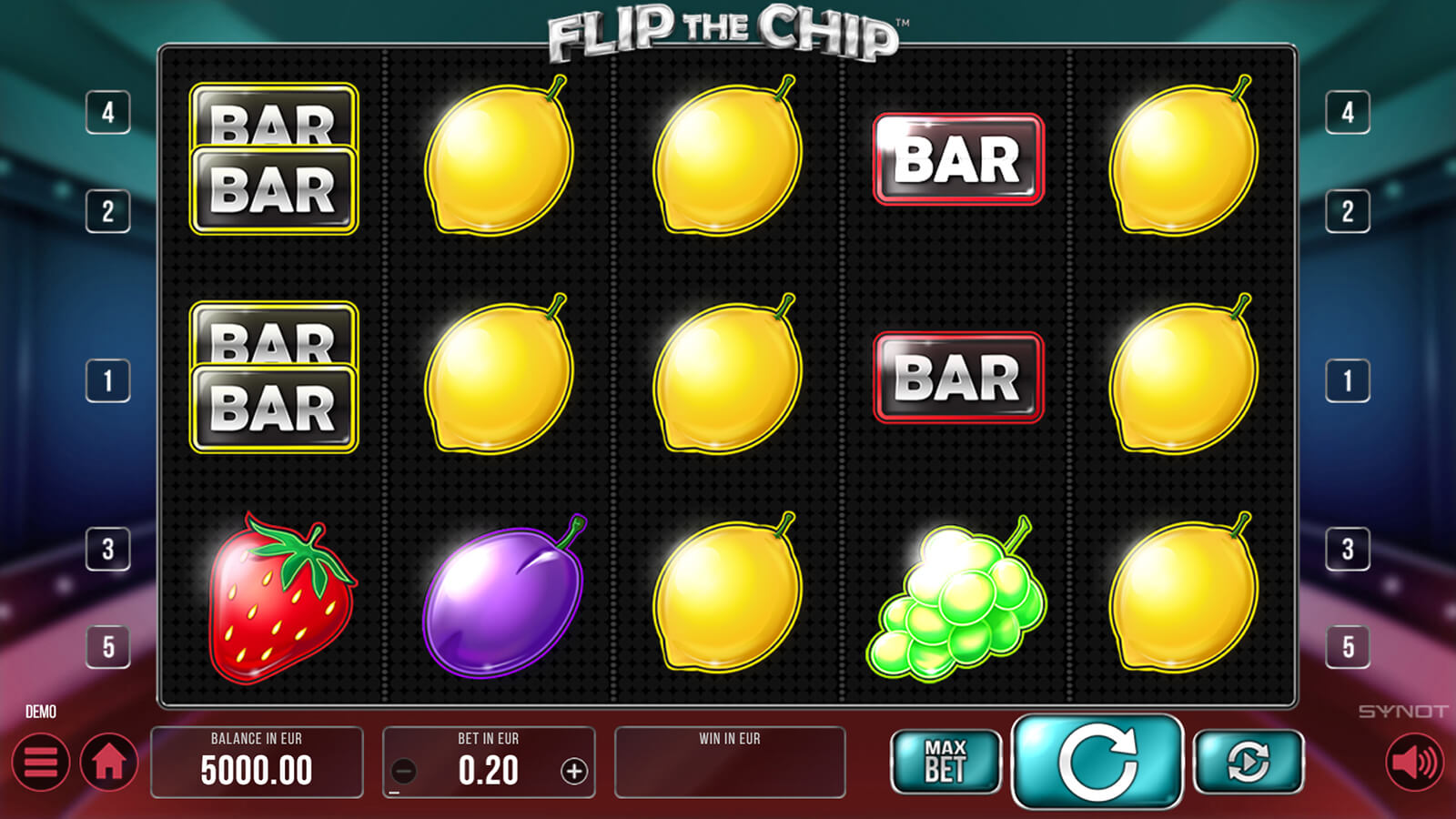The image size is (1456, 819).
Task: Decrease the bet with the minus button
Action: (404, 772)
